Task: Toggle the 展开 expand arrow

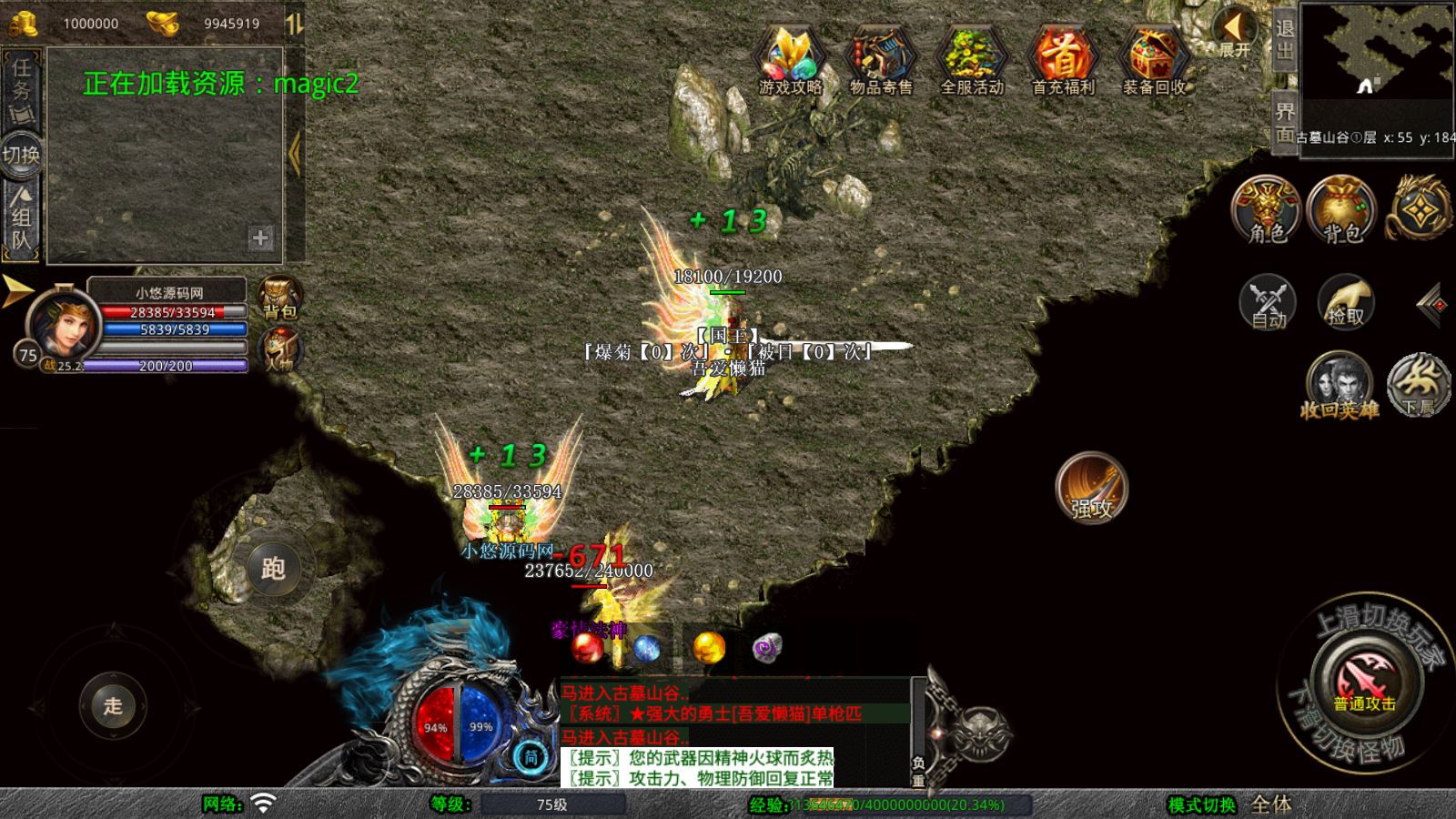Action: (1234, 33)
